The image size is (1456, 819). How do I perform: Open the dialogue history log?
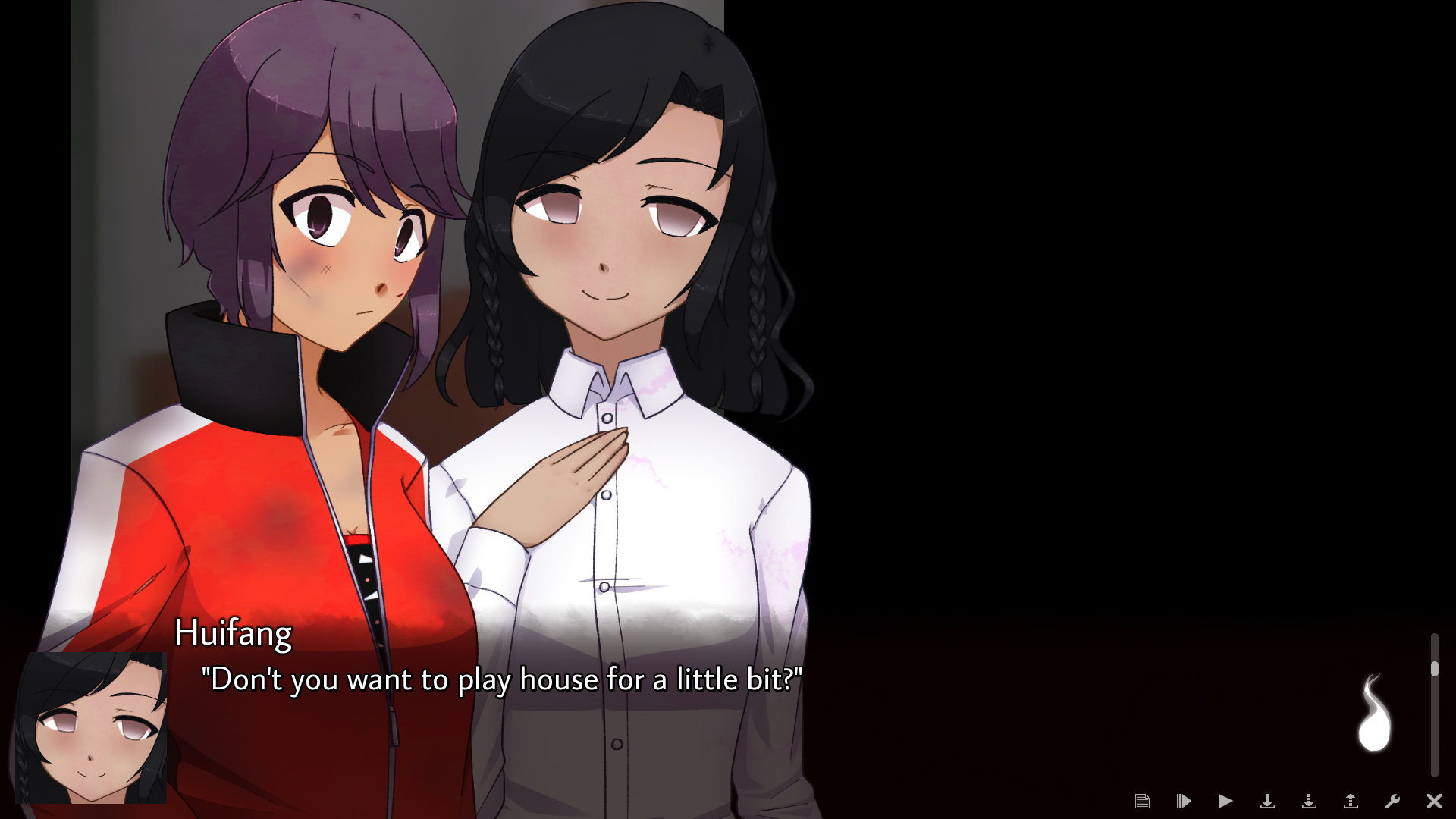pyautogui.click(x=1144, y=801)
